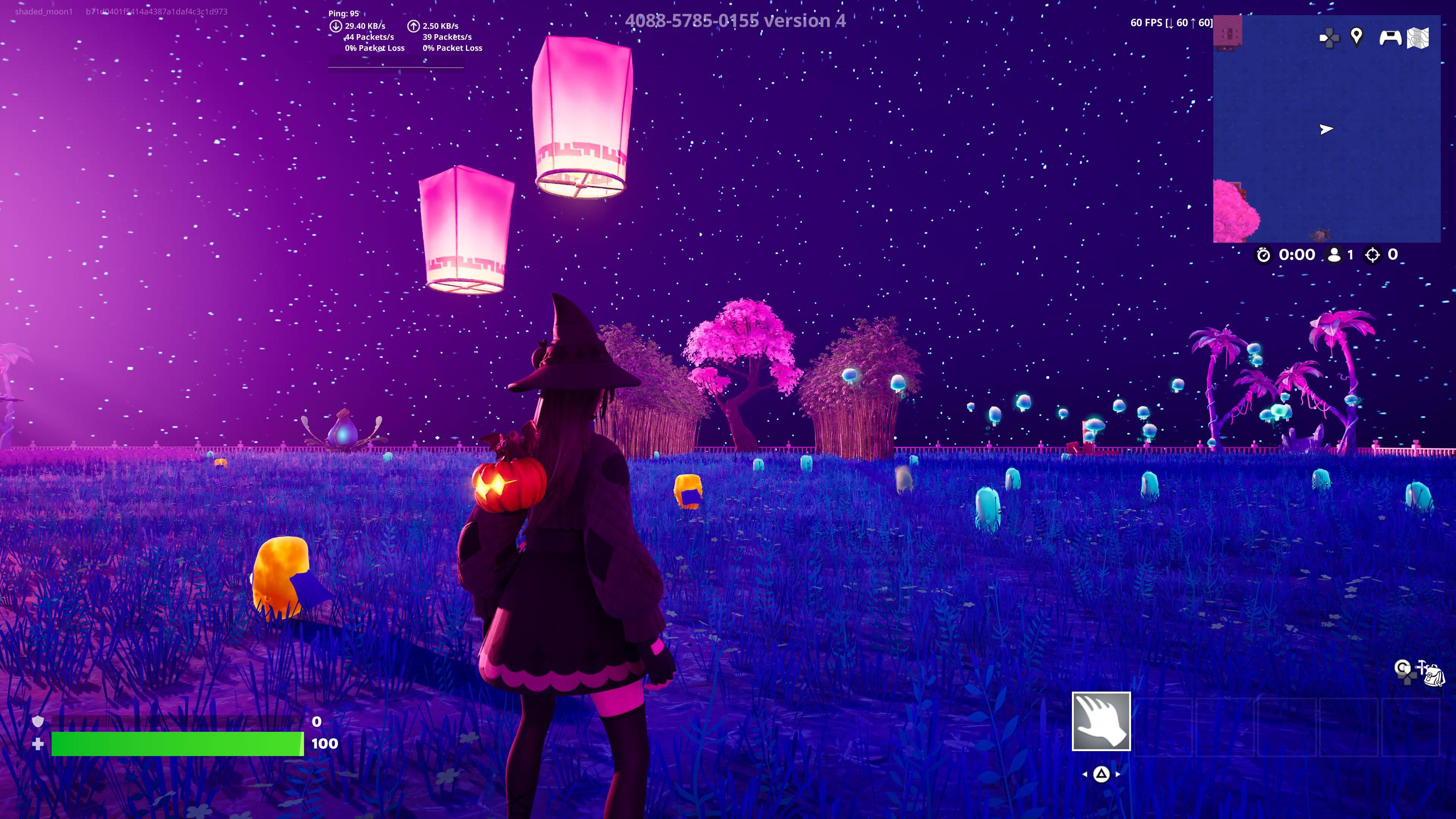The image size is (1456, 819).
Task: Open the folded map icon
Action: [x=1418, y=38]
